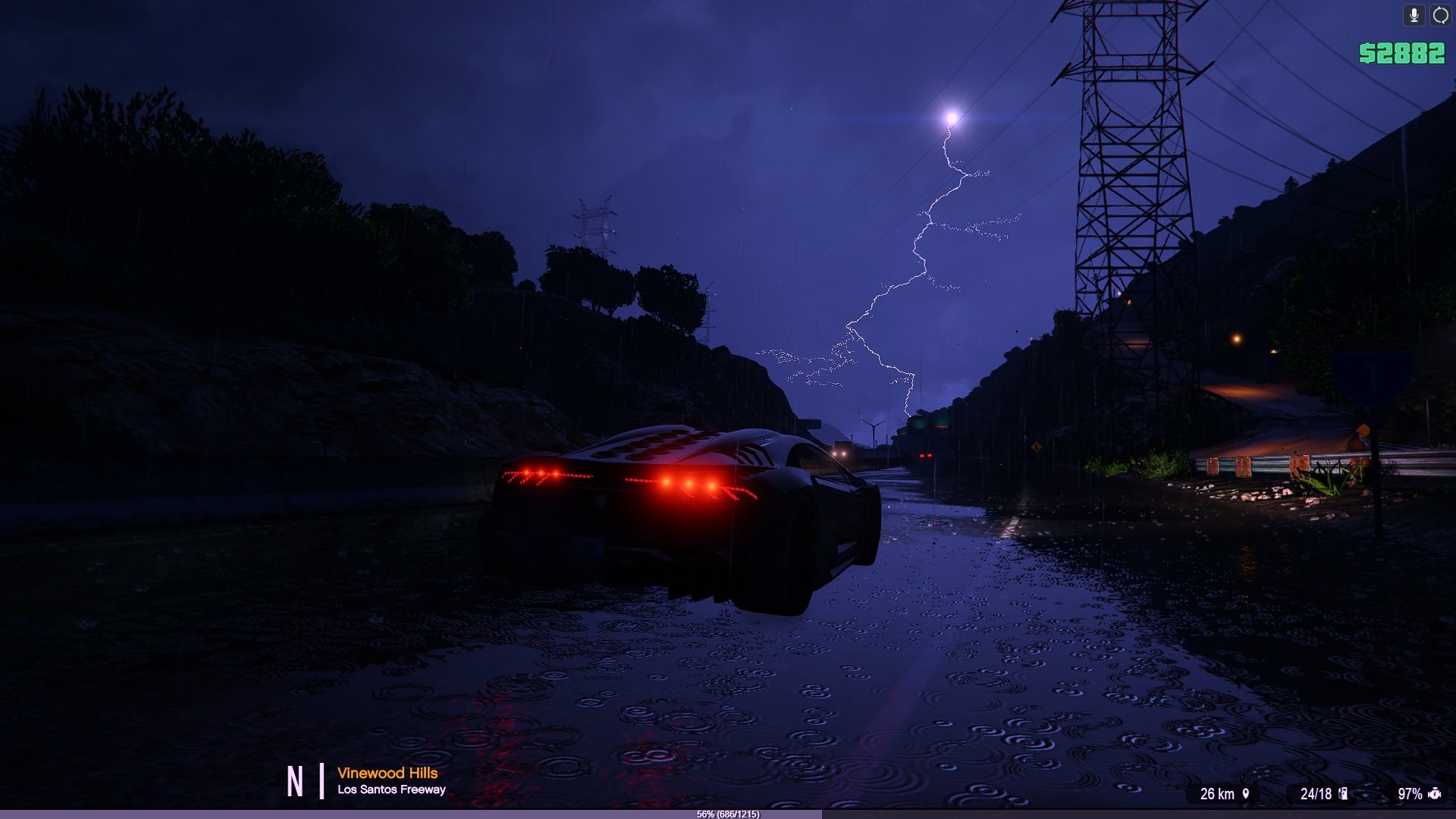Image resolution: width=1456 pixels, height=819 pixels.
Task: Click the circular arrows refresh icon
Action: pos(1440,15)
